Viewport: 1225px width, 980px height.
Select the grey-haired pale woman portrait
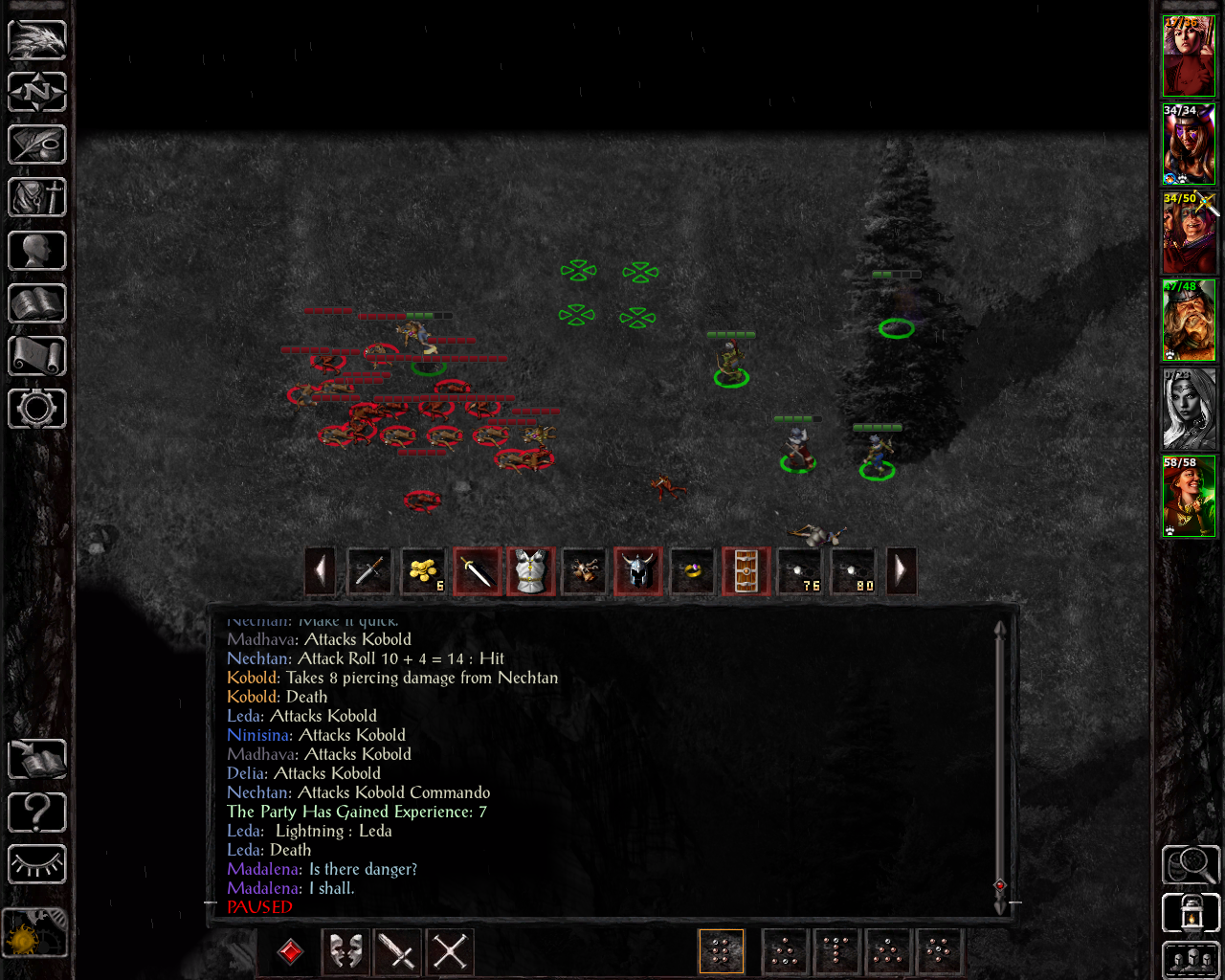click(1189, 409)
